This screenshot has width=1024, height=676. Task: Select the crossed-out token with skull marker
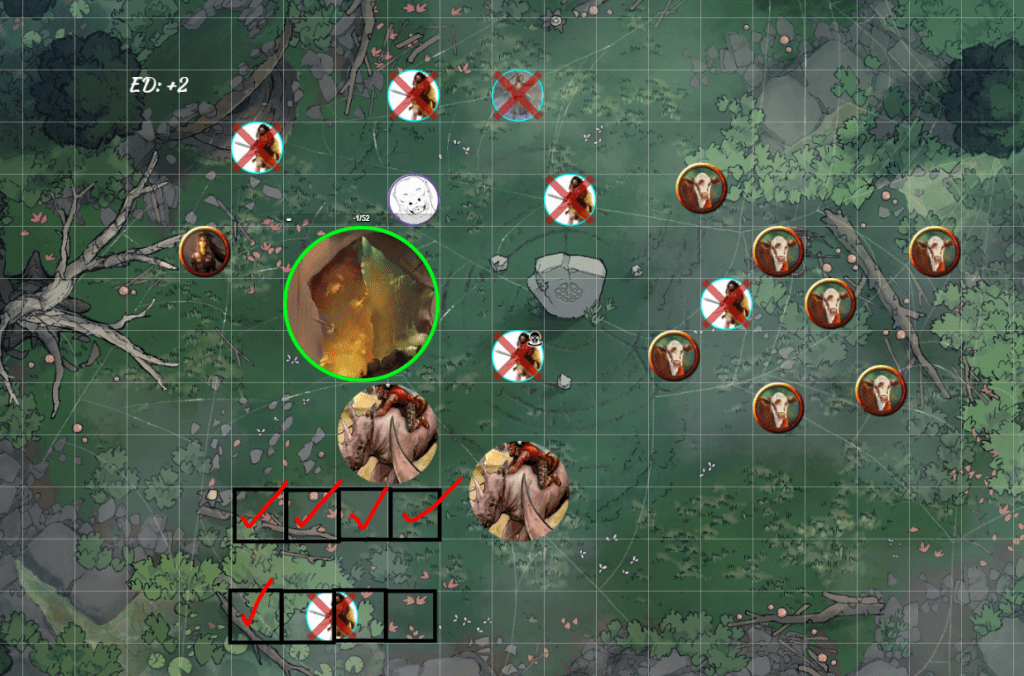517,356
